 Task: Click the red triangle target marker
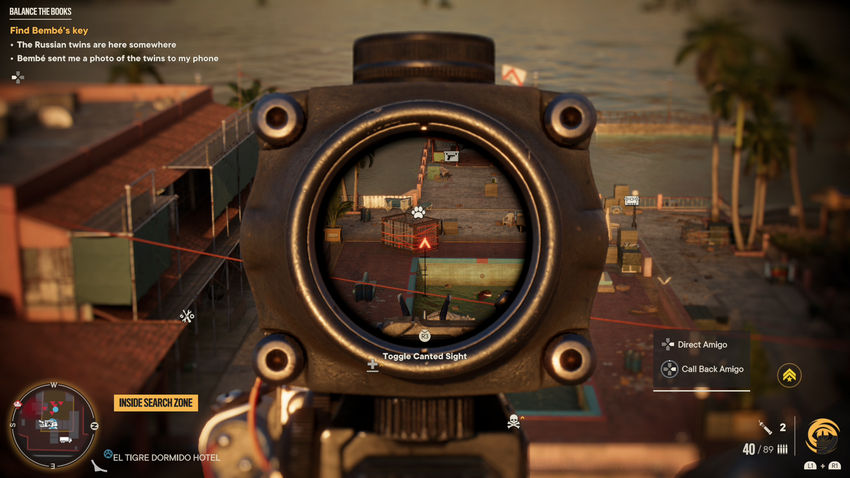pyautogui.click(x=424, y=243)
